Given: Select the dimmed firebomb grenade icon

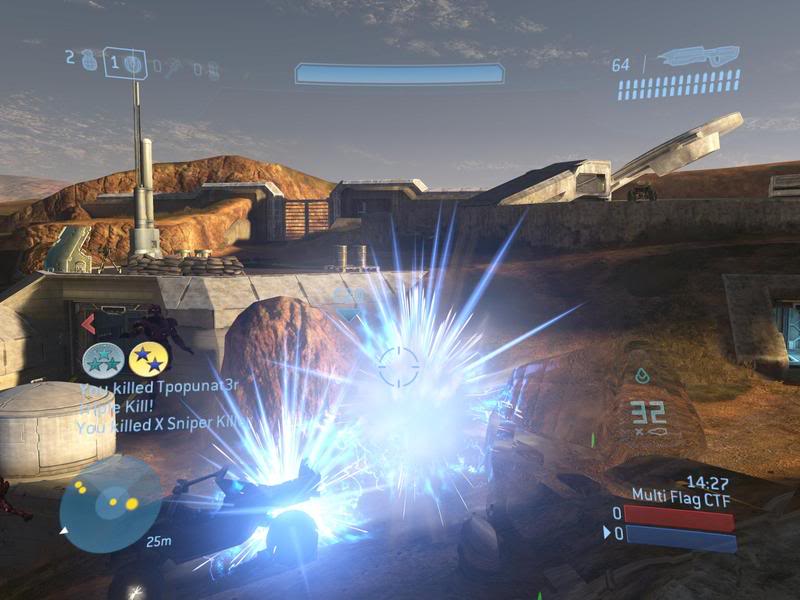Looking at the screenshot, I should tap(213, 69).
